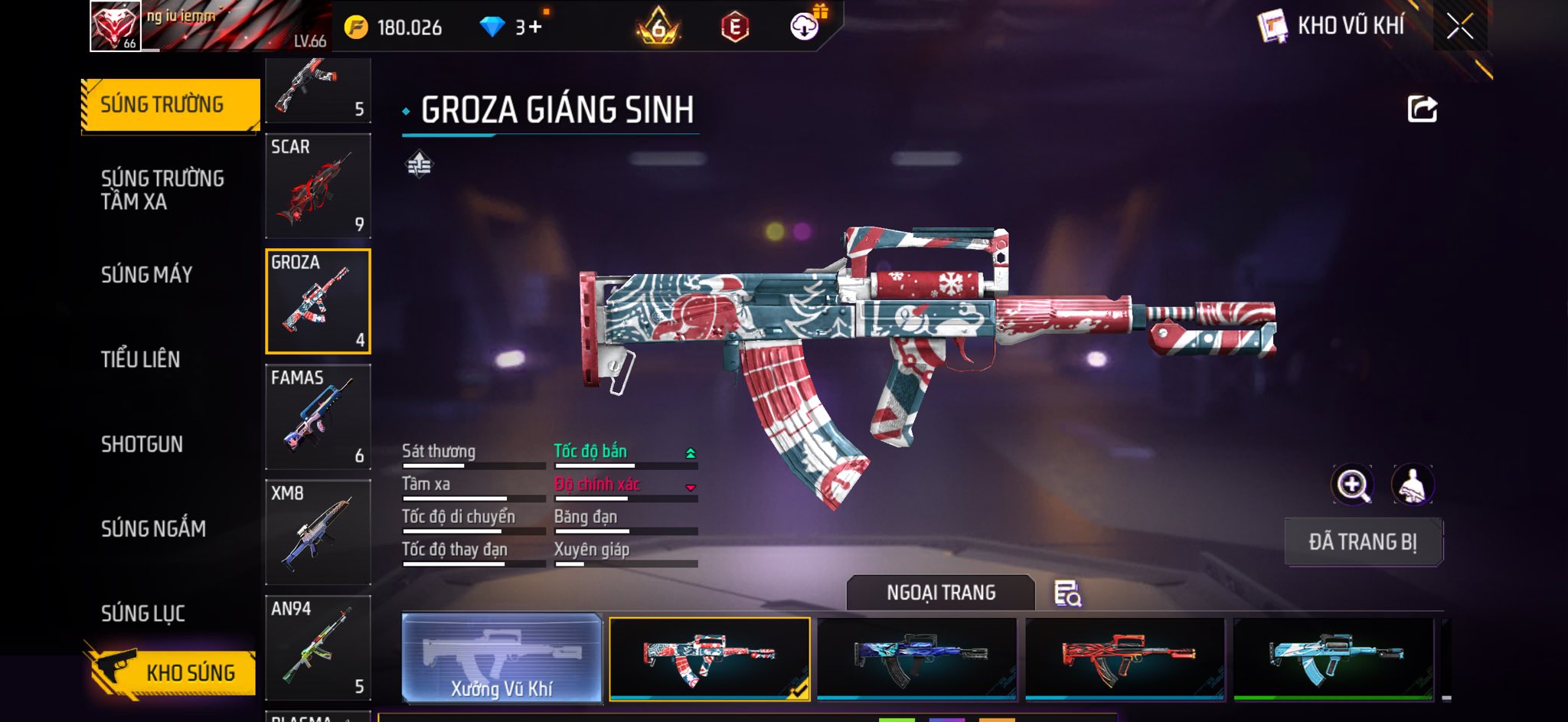Viewport: 1568px width, 722px height.
Task: Open the Xưởng Vũ Khí workshop tile
Action: click(501, 658)
